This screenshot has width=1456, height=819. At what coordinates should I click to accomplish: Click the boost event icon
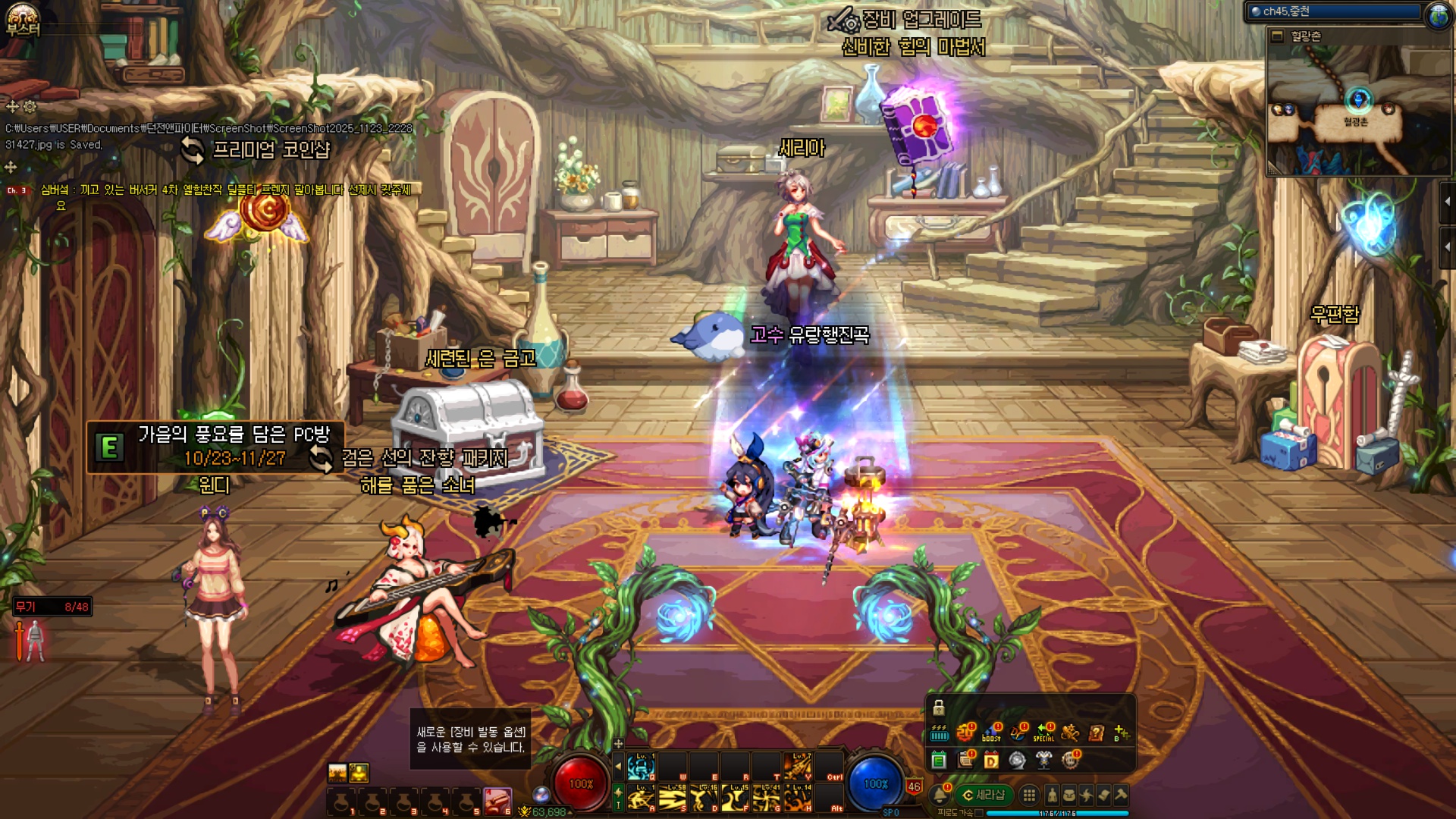pyautogui.click(x=991, y=733)
